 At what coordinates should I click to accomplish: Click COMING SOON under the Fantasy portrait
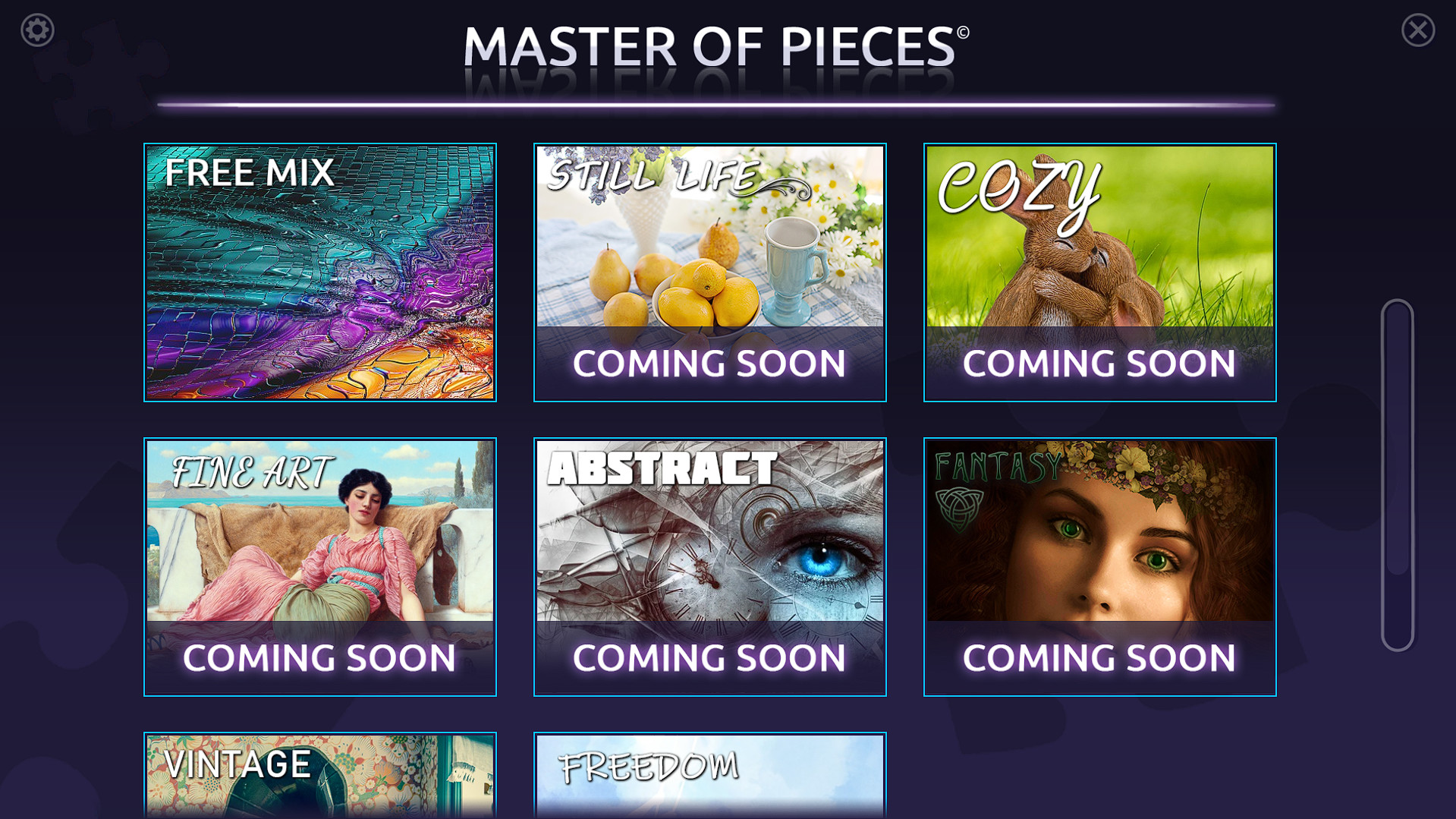click(x=1098, y=657)
